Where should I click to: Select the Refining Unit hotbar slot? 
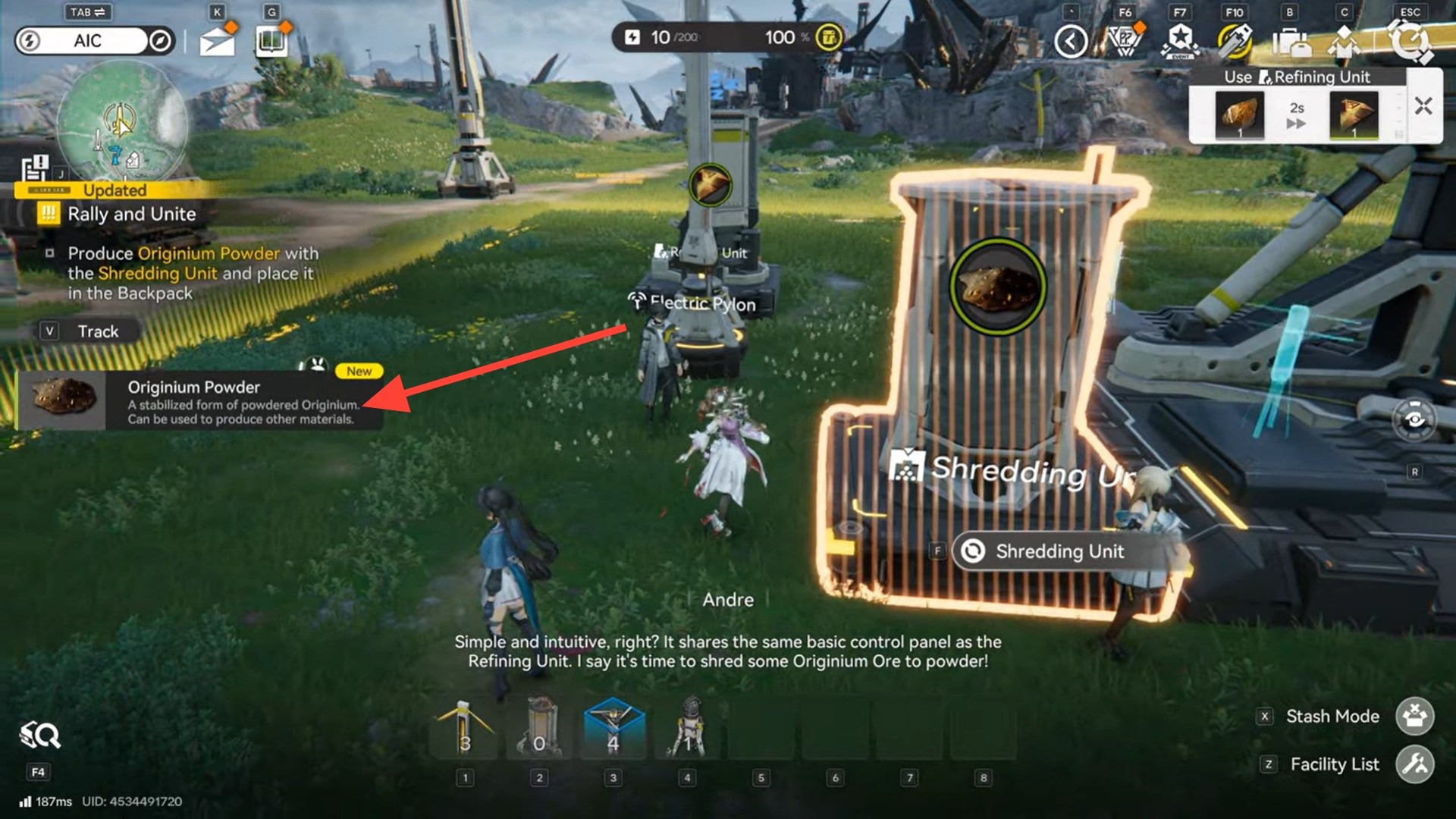tap(539, 730)
